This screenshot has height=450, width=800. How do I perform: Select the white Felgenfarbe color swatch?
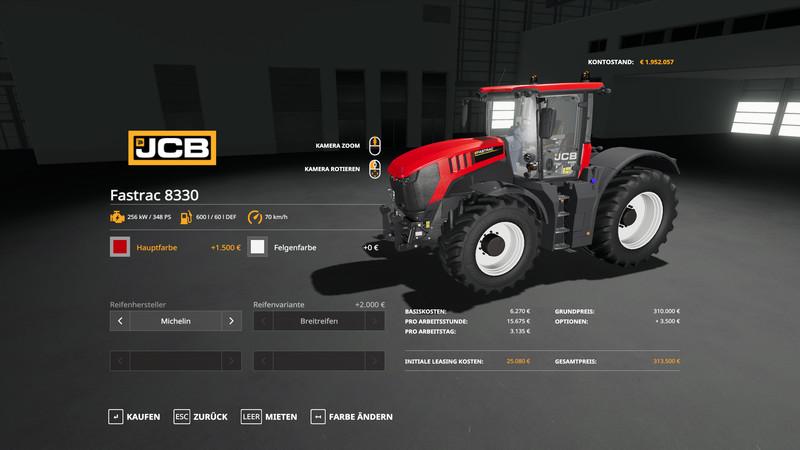point(258,247)
